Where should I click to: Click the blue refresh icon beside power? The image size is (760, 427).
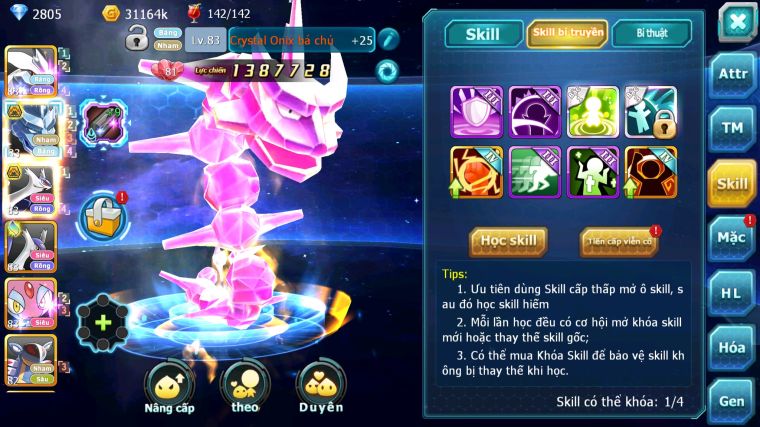tap(387, 70)
